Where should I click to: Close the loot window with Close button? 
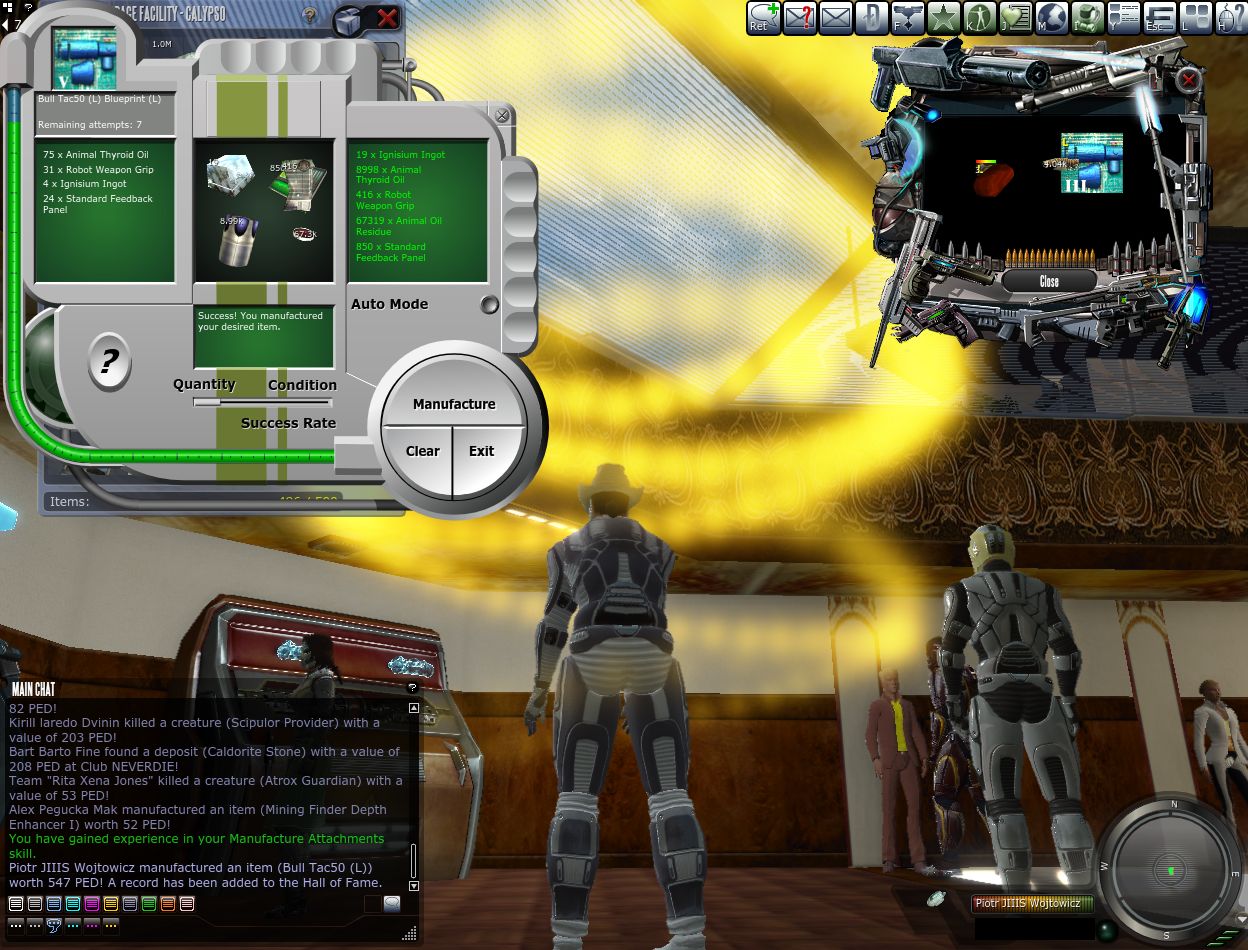point(1049,282)
